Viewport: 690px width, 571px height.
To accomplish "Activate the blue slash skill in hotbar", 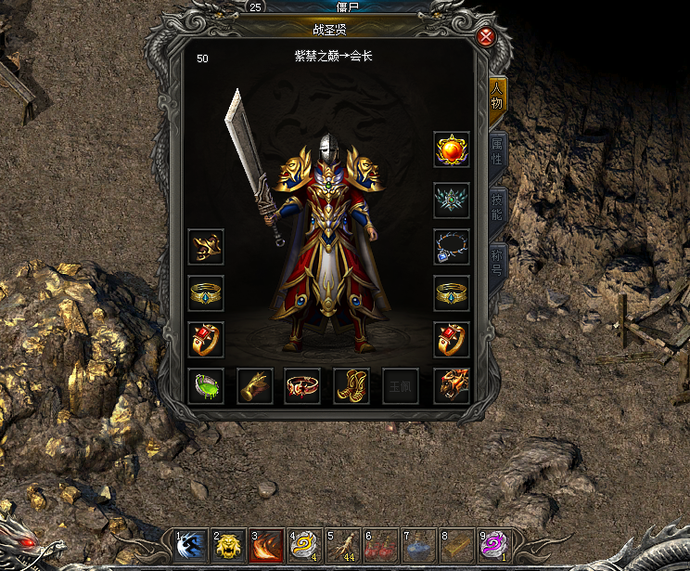I will click(192, 545).
